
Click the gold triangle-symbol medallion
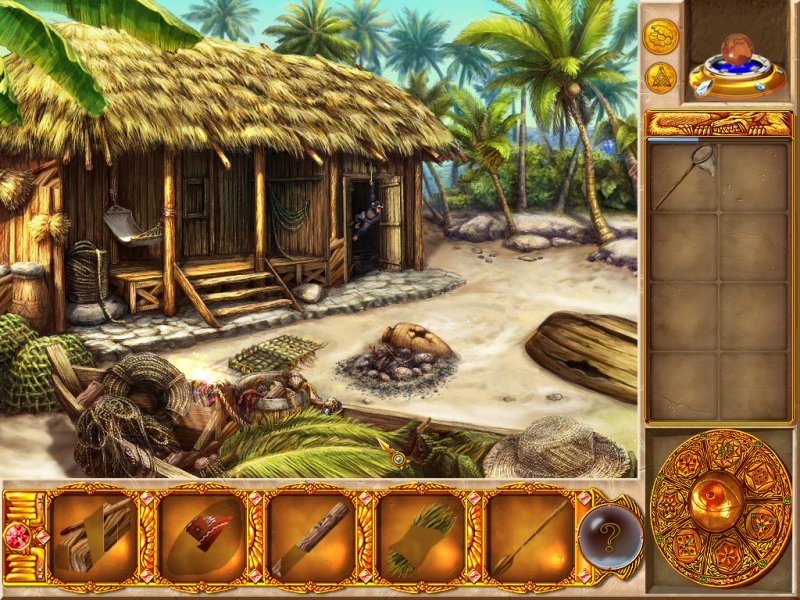coord(660,77)
